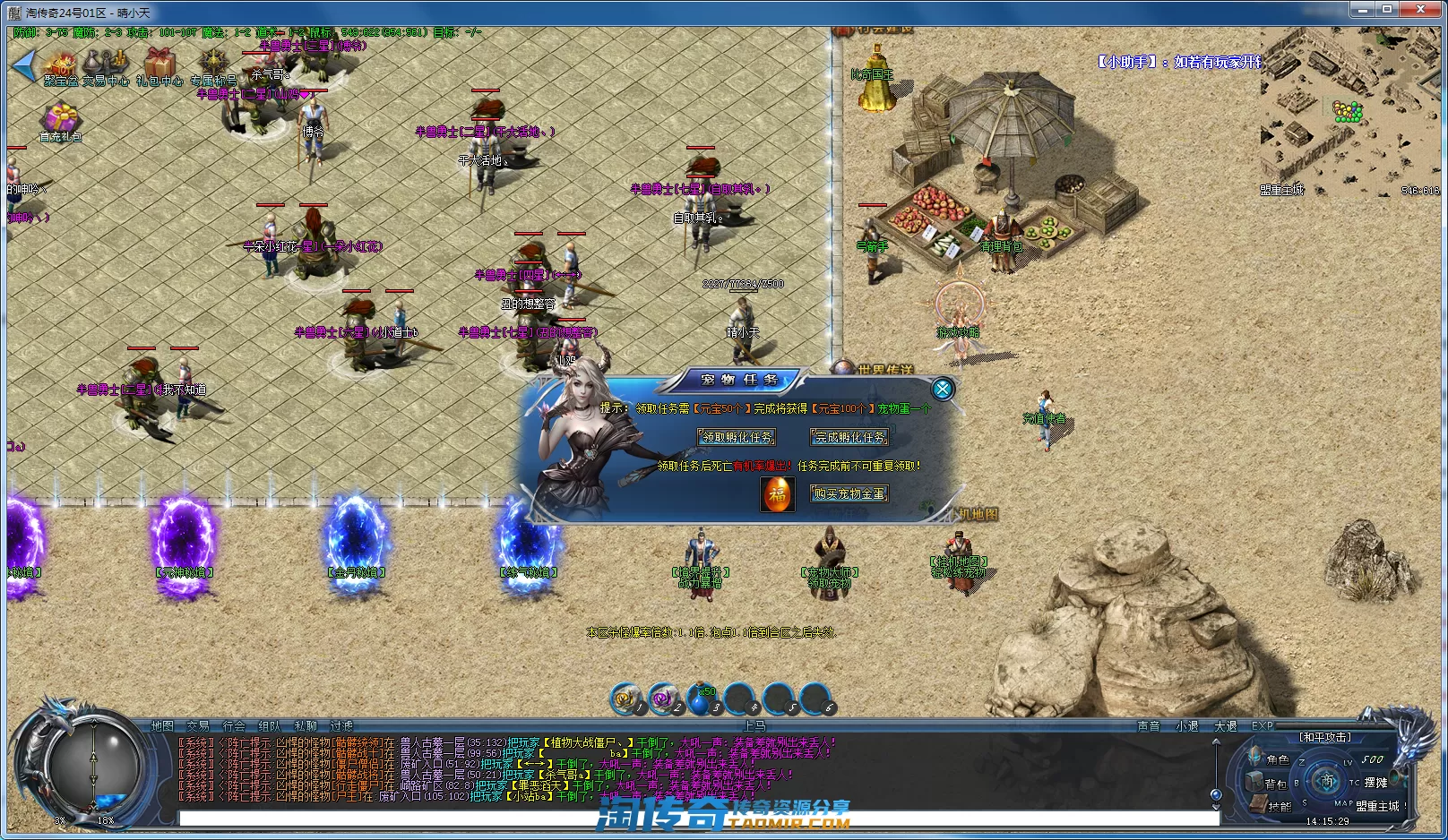Show the 专属称号 title menu
The image size is (1448, 840).
coord(213,66)
